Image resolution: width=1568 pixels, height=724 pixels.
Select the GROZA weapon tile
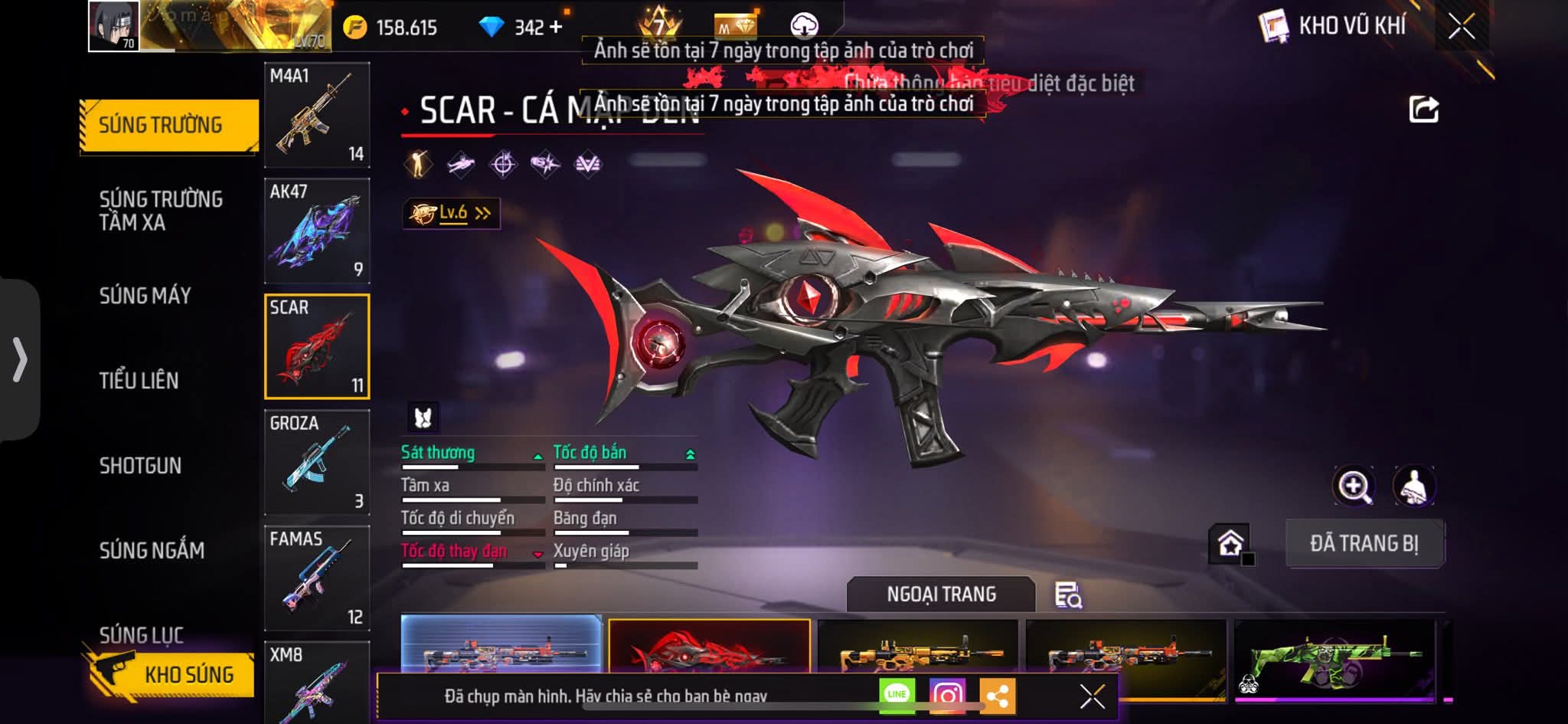317,462
